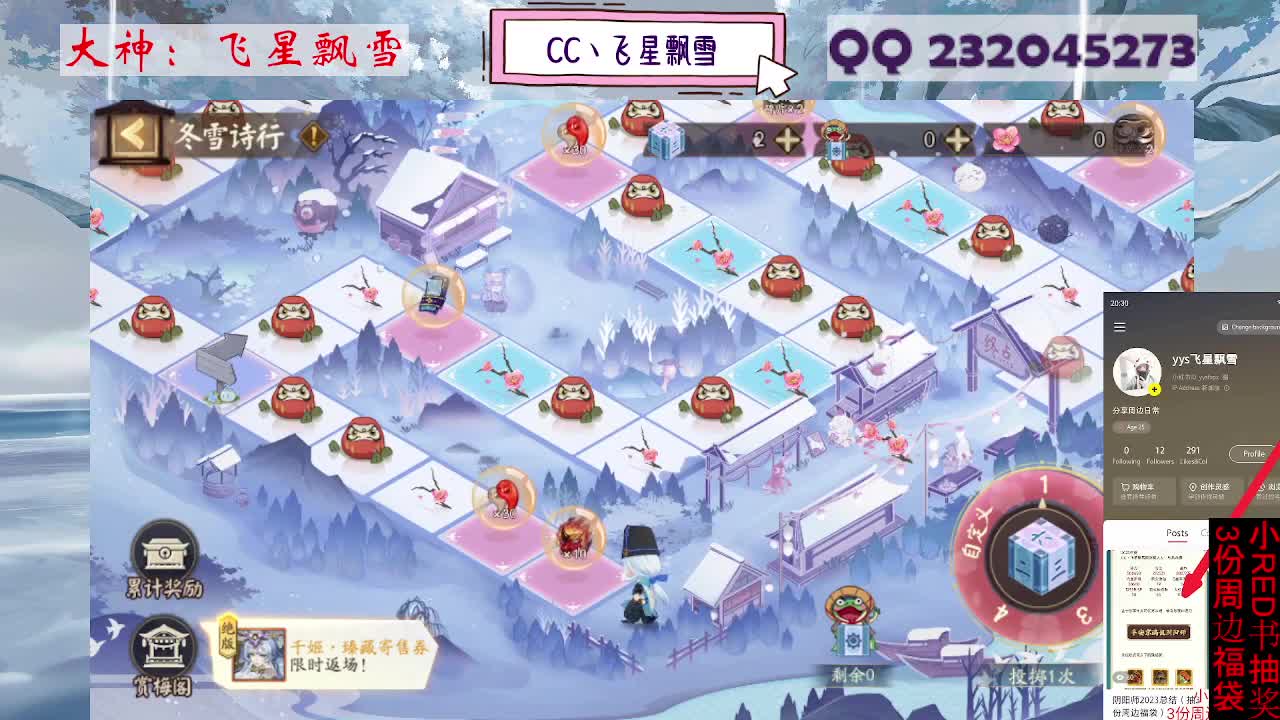Expand the hamburger menu on the profile page

tap(1119, 327)
